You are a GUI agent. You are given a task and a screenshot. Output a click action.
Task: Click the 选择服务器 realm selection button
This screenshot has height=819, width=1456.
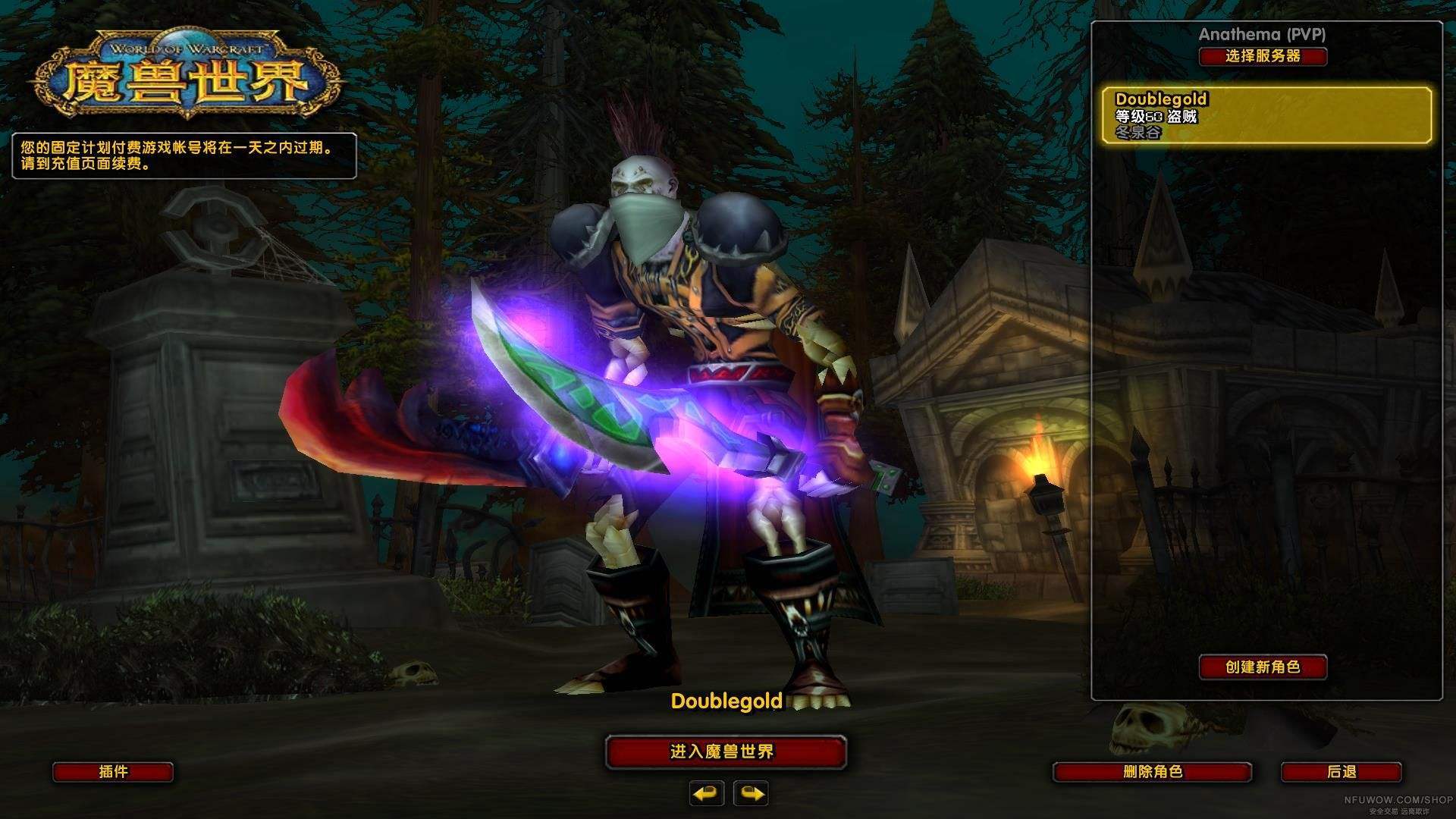coord(1263,56)
